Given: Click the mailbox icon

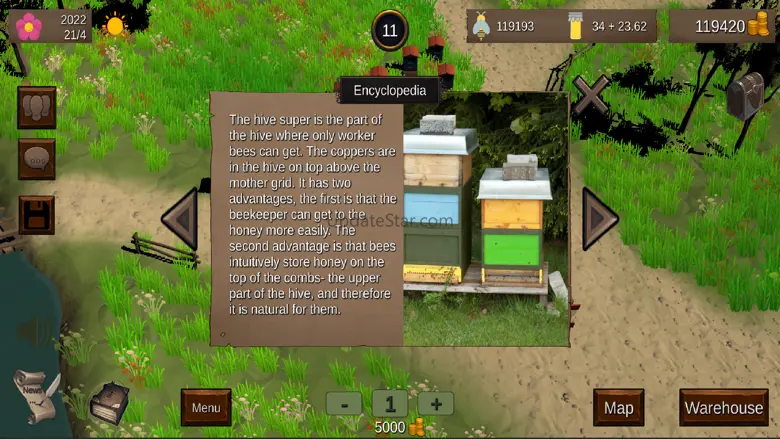Looking at the screenshot, I should [744, 95].
